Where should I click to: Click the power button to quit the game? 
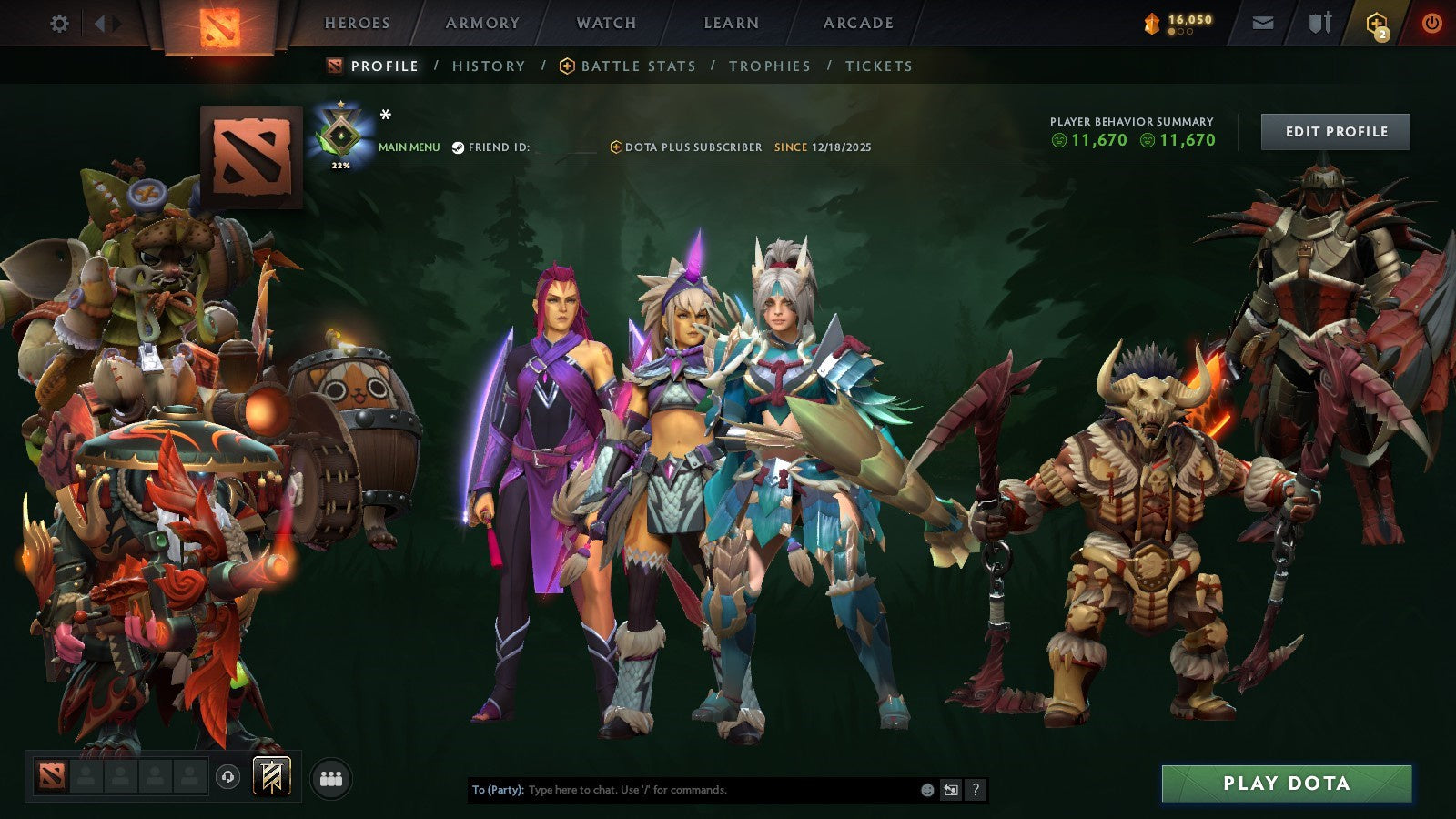1431,23
